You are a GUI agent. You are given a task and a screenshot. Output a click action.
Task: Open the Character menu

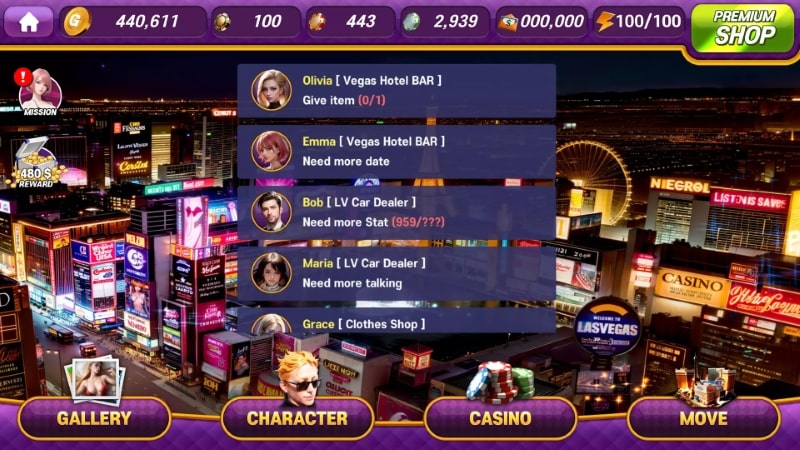(297, 418)
